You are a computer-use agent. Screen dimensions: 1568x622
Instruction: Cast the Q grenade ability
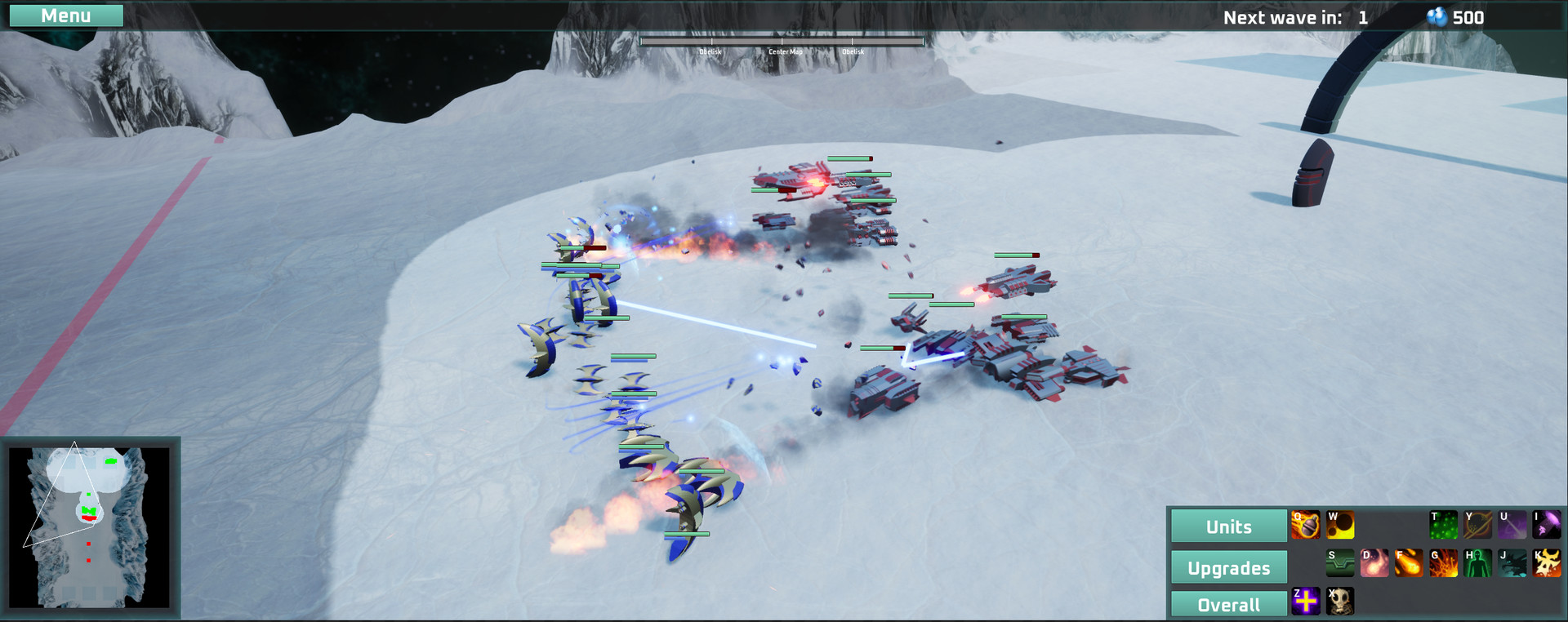(1306, 523)
